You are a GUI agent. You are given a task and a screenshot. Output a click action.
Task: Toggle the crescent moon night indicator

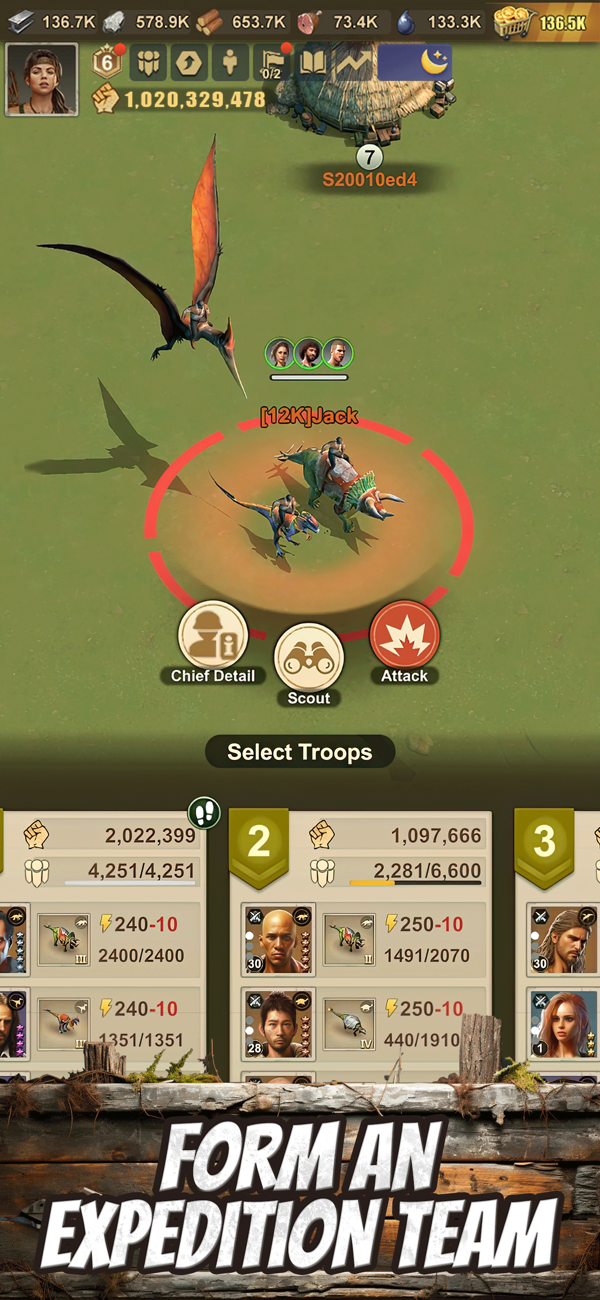point(415,62)
